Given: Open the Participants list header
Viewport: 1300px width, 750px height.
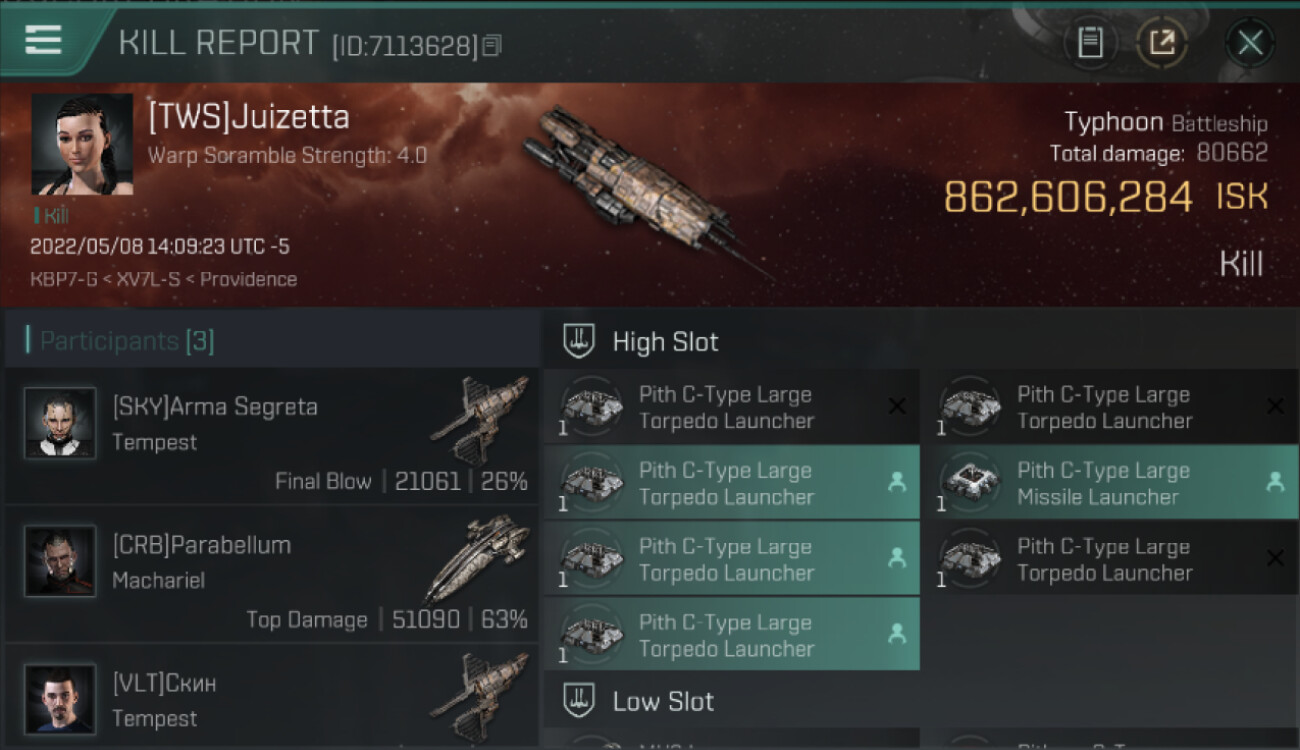Looking at the screenshot, I should [x=127, y=342].
